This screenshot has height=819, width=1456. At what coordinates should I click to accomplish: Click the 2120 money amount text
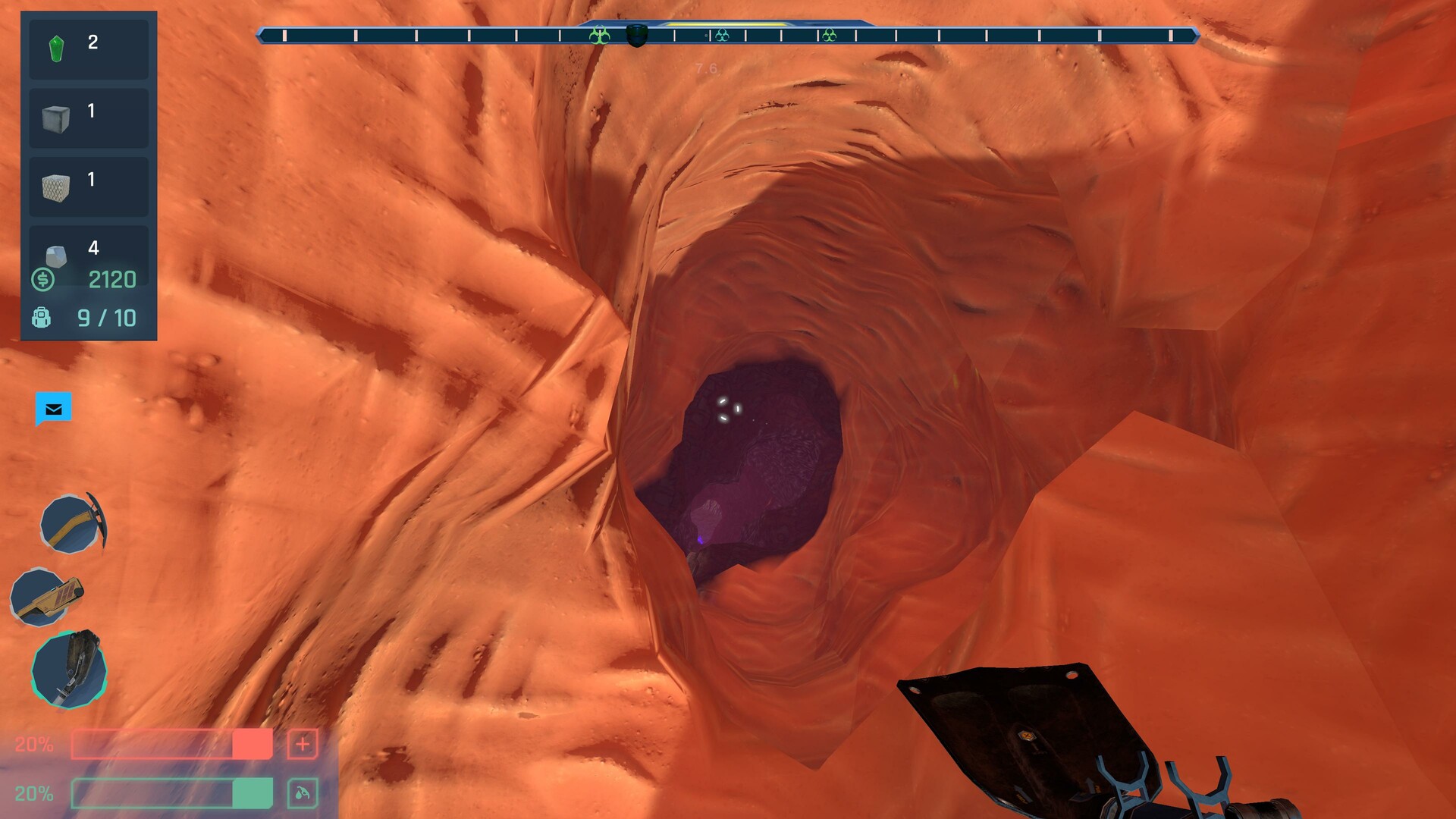pos(111,280)
